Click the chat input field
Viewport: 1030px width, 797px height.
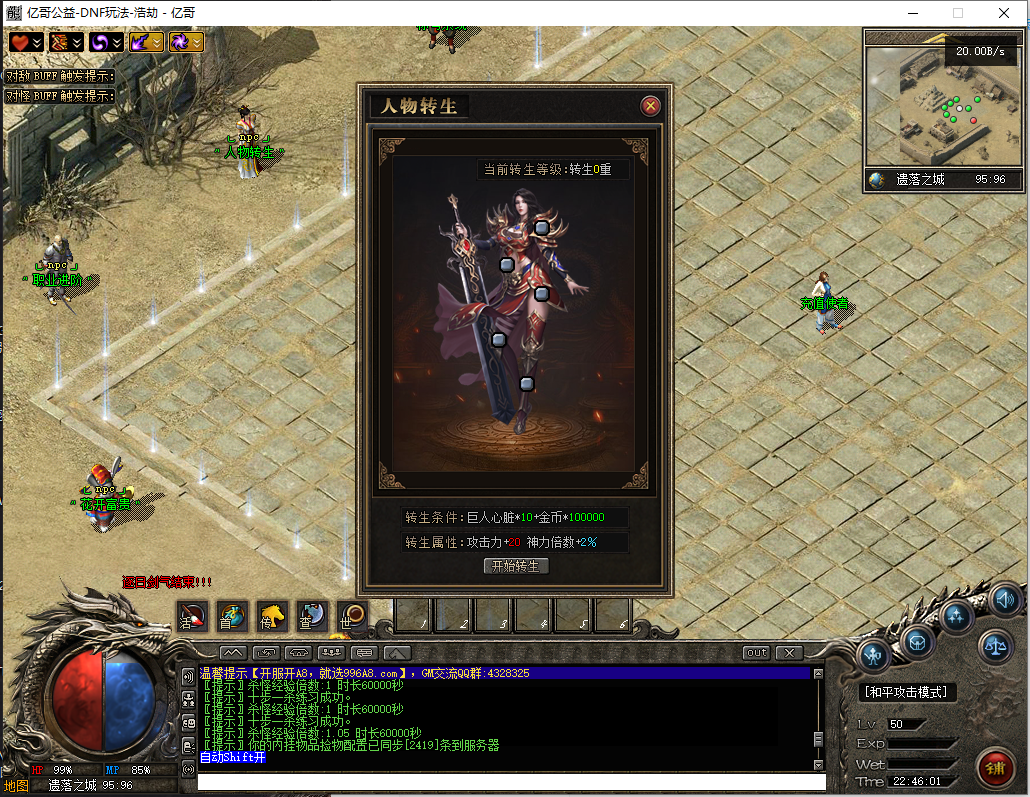click(510, 782)
